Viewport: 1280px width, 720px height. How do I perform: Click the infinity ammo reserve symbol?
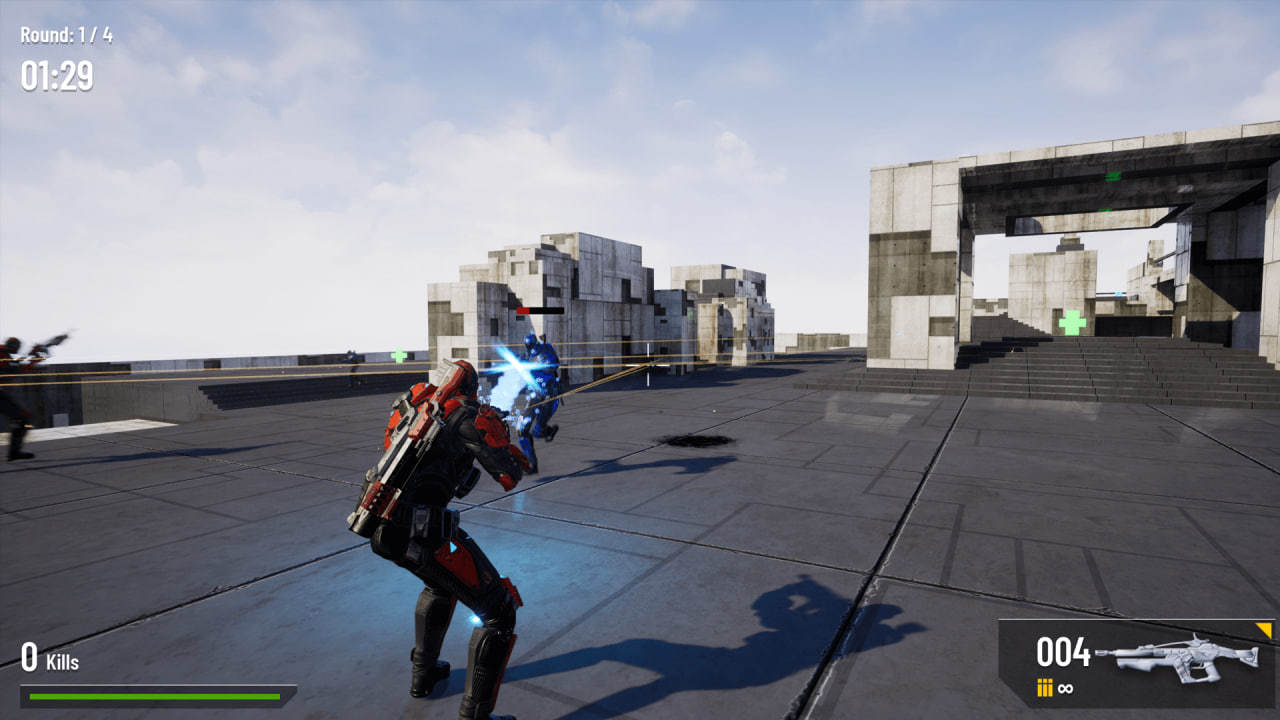[1065, 688]
